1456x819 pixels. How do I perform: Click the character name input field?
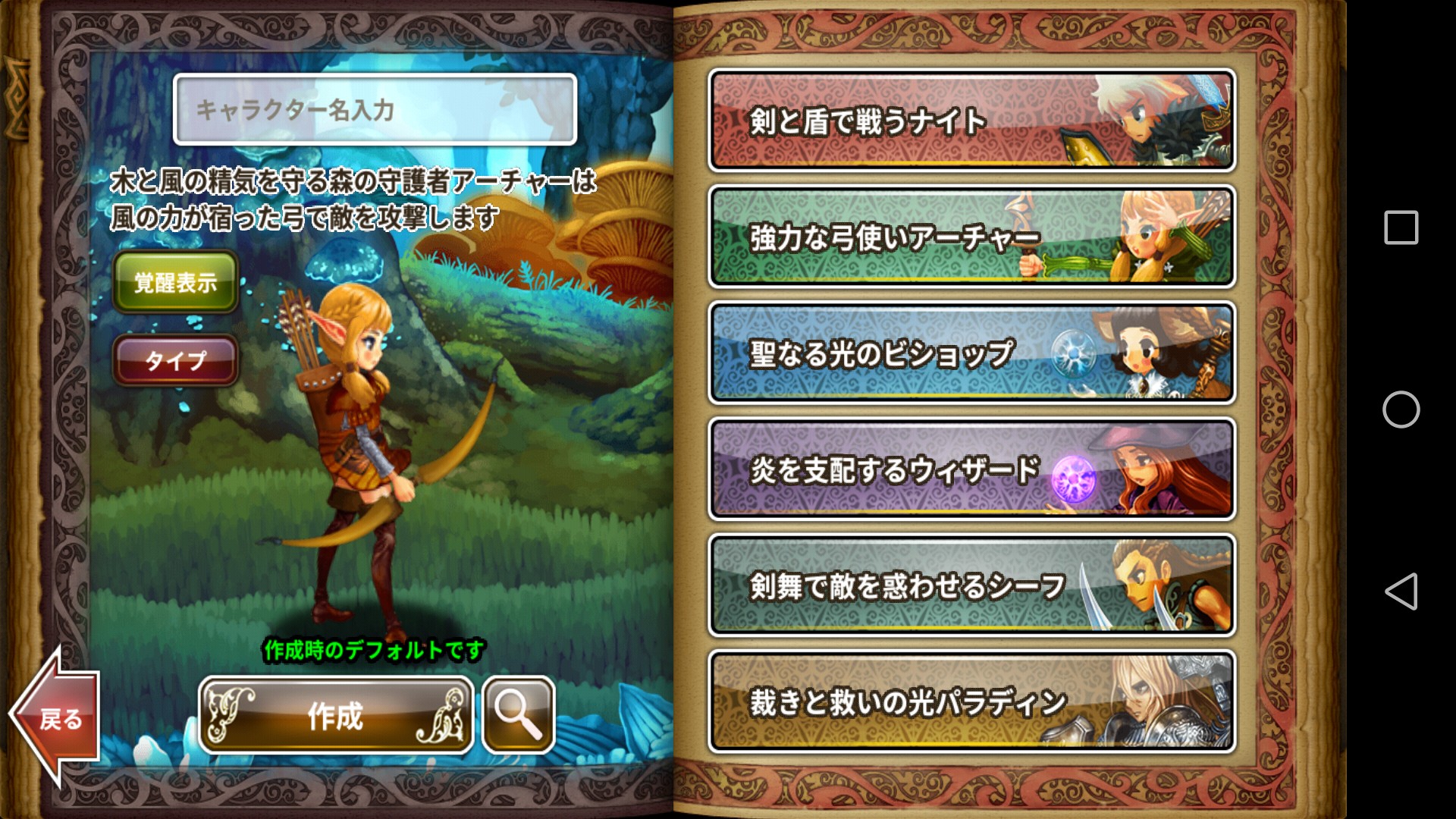click(x=375, y=110)
